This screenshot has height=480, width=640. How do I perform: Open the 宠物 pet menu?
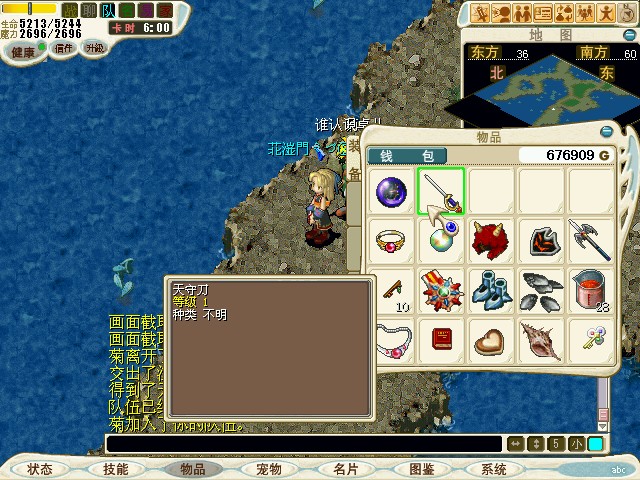(x=268, y=469)
